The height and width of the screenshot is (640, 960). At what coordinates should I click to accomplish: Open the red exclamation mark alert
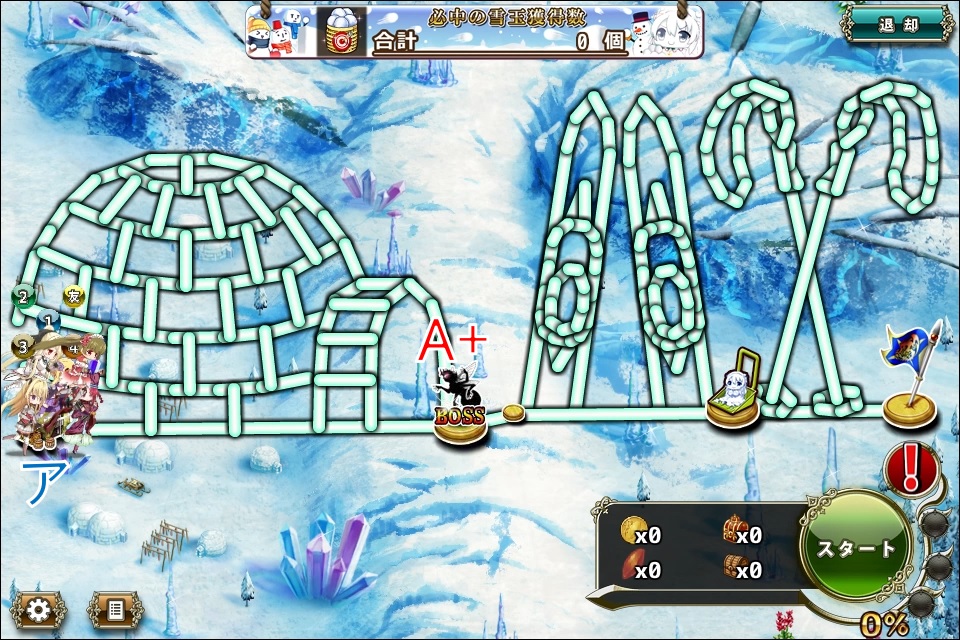click(x=911, y=469)
